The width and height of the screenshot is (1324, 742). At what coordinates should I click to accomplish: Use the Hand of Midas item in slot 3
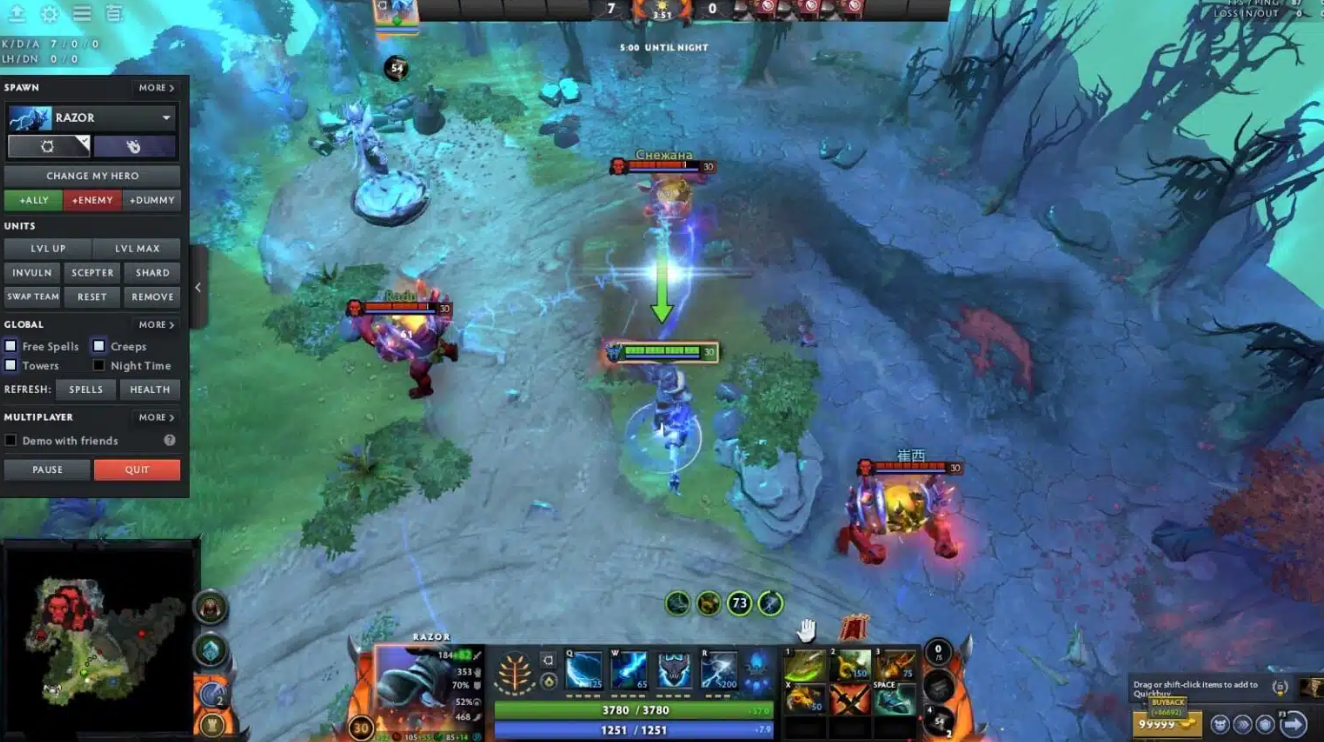pyautogui.click(x=897, y=667)
